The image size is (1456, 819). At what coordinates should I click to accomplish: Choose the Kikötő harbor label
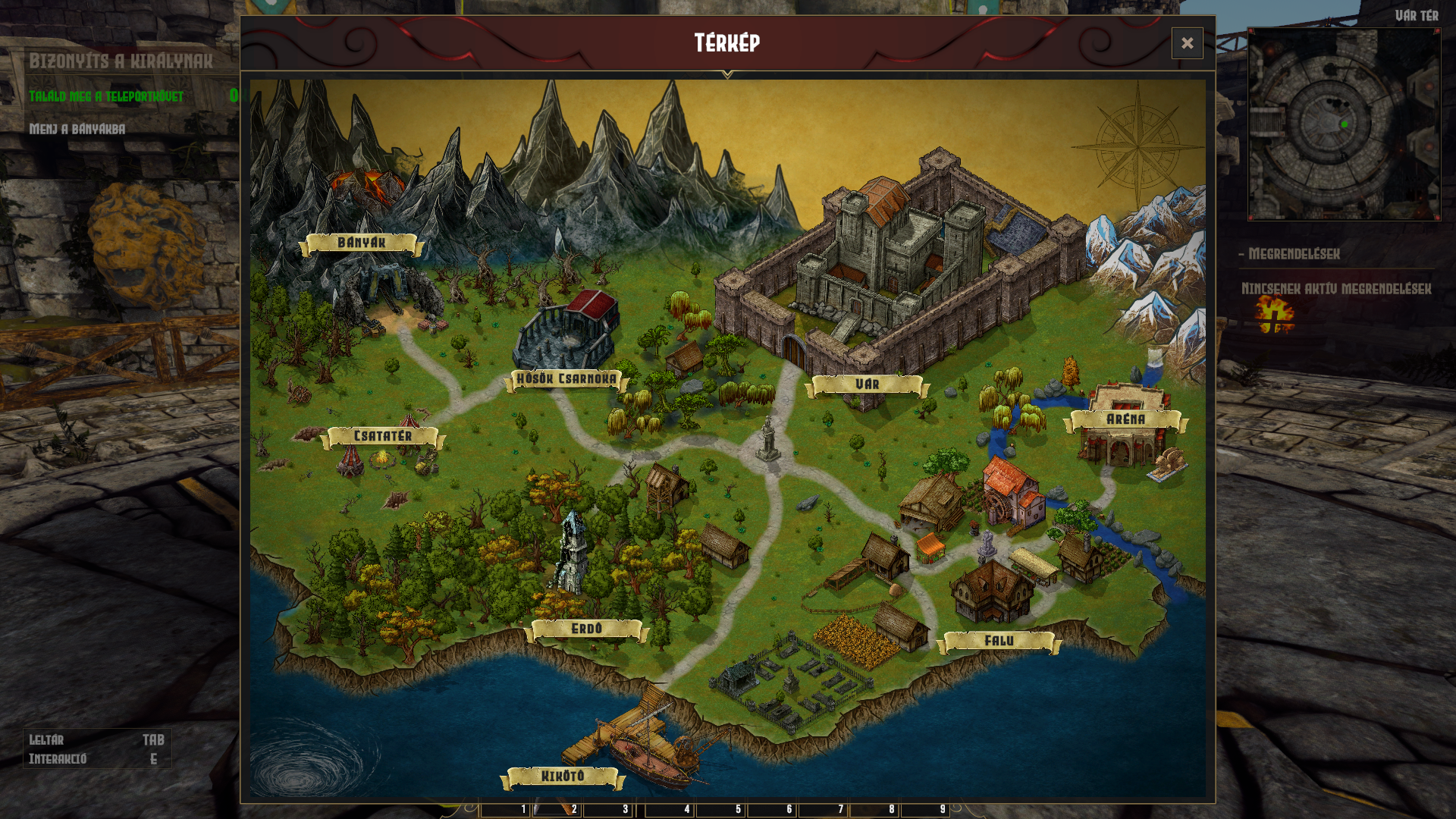[x=563, y=776]
